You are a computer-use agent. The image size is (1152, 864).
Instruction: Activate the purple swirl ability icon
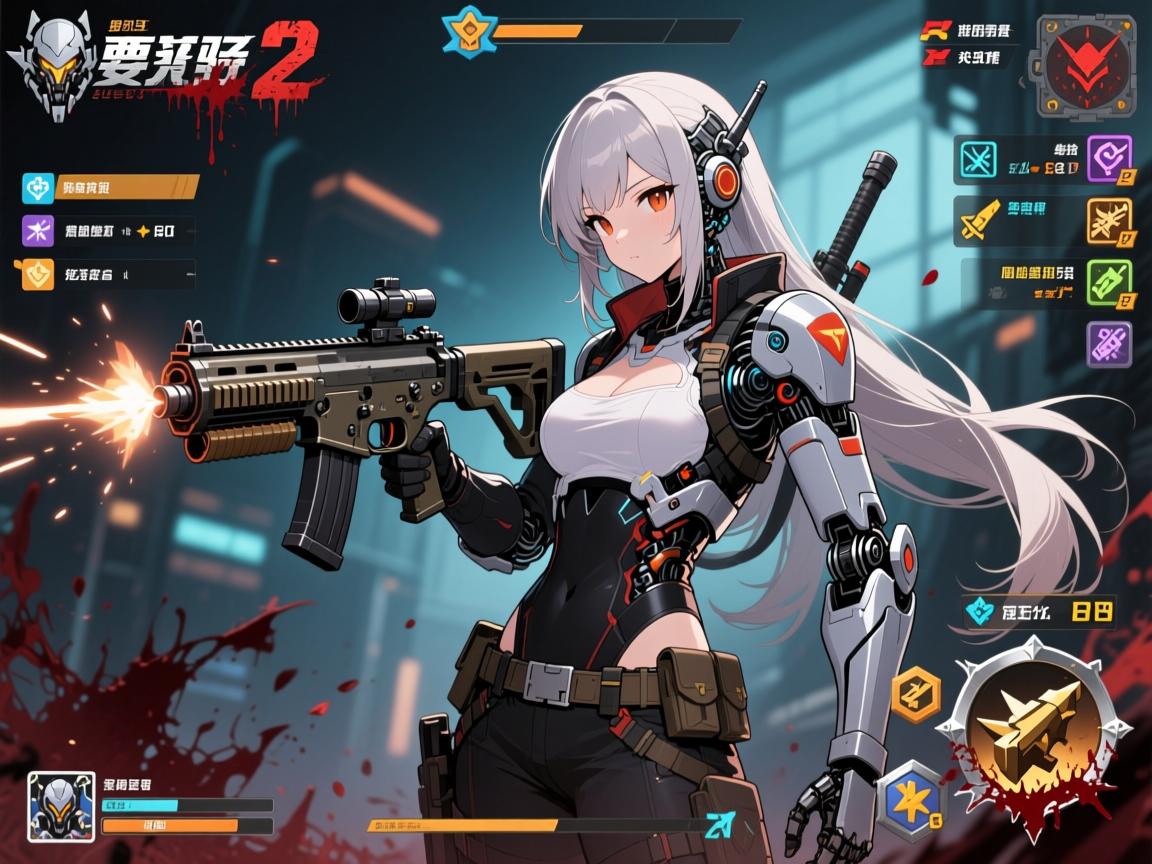1109,159
